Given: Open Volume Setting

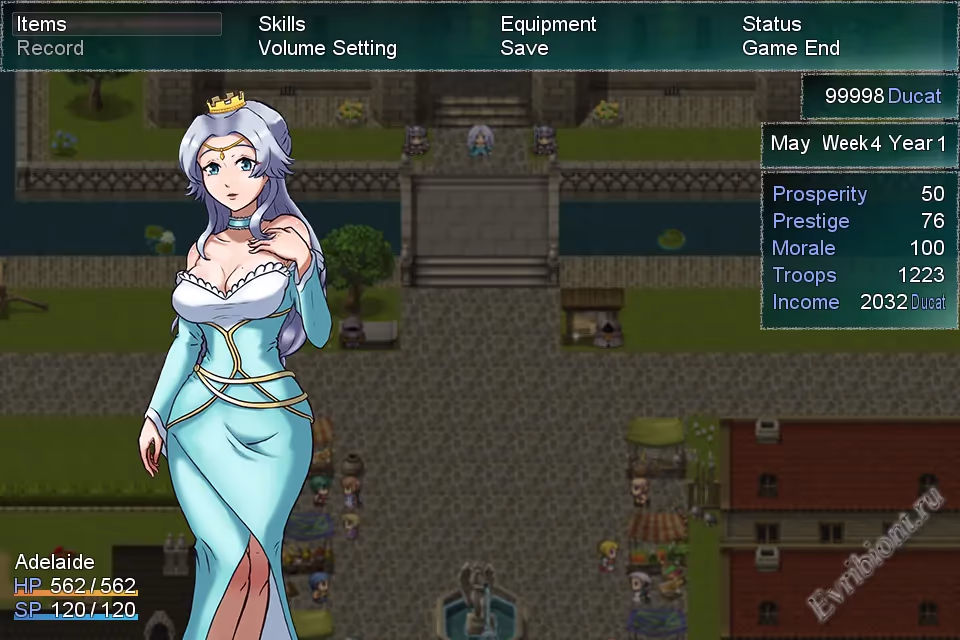Looking at the screenshot, I should pos(327,48).
